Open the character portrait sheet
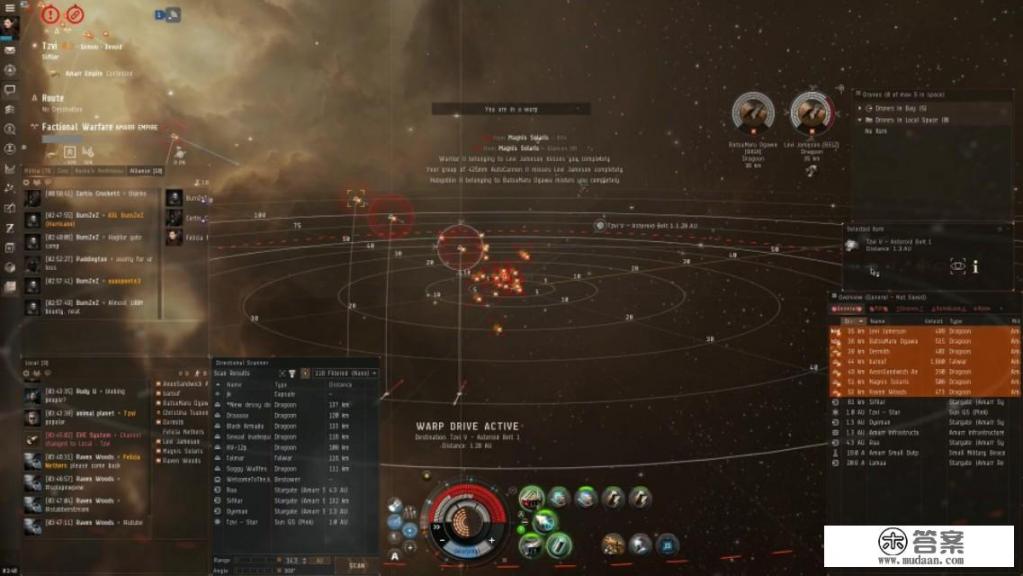Image resolution: width=1023 pixels, height=576 pixels. [x=11, y=25]
